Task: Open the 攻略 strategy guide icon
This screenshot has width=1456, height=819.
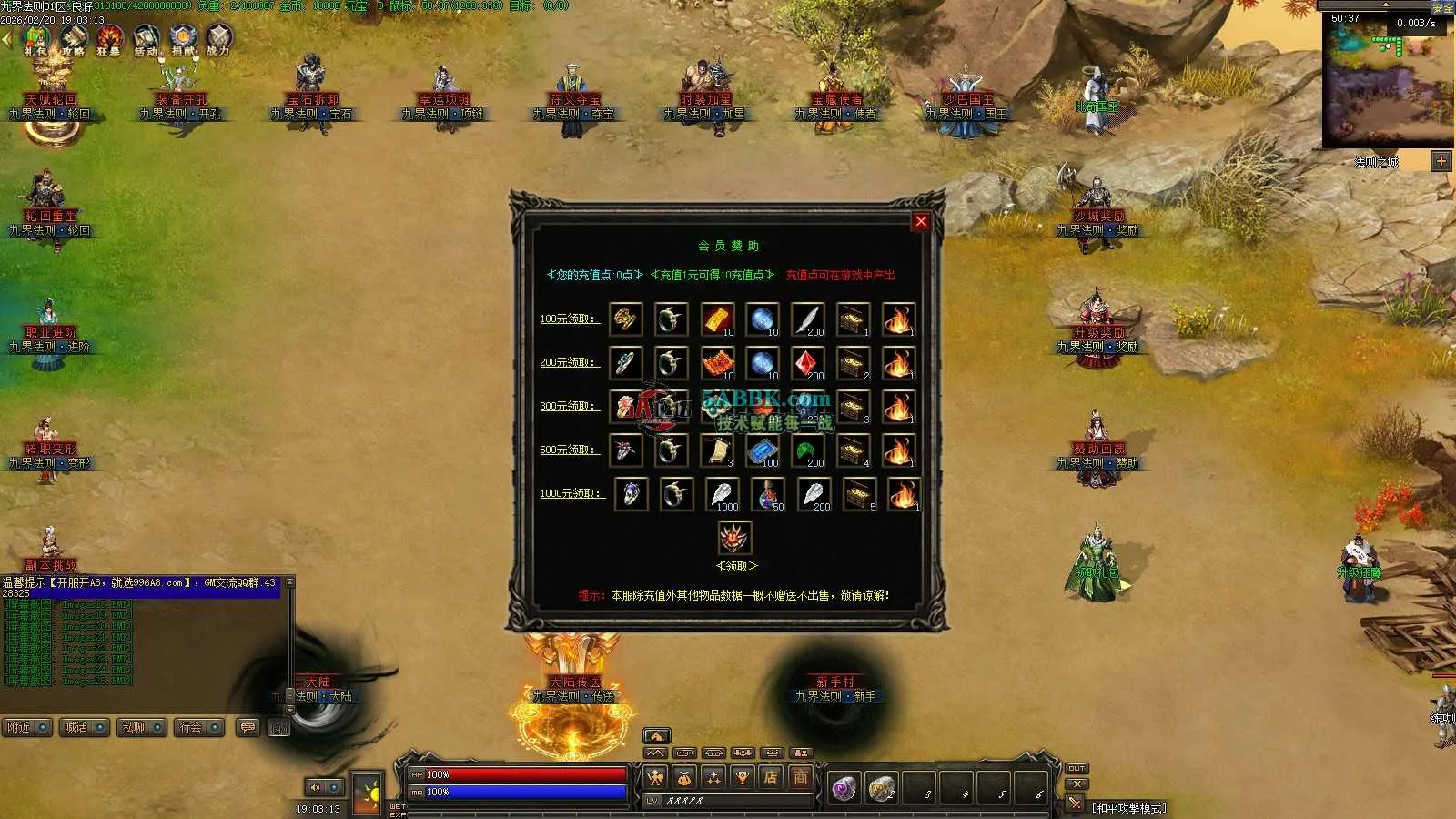Action: pyautogui.click(x=73, y=39)
